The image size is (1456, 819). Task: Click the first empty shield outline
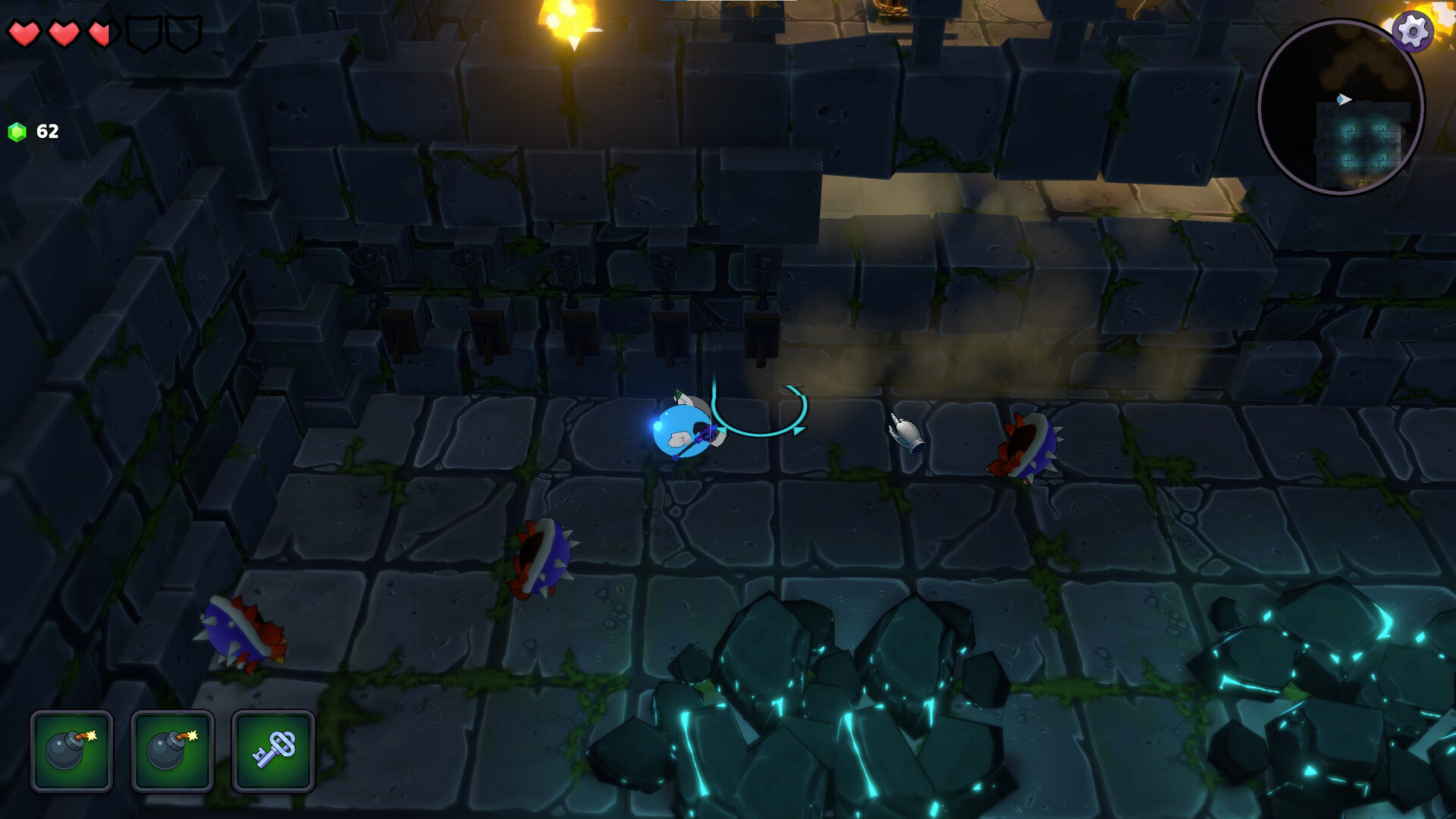(140, 33)
